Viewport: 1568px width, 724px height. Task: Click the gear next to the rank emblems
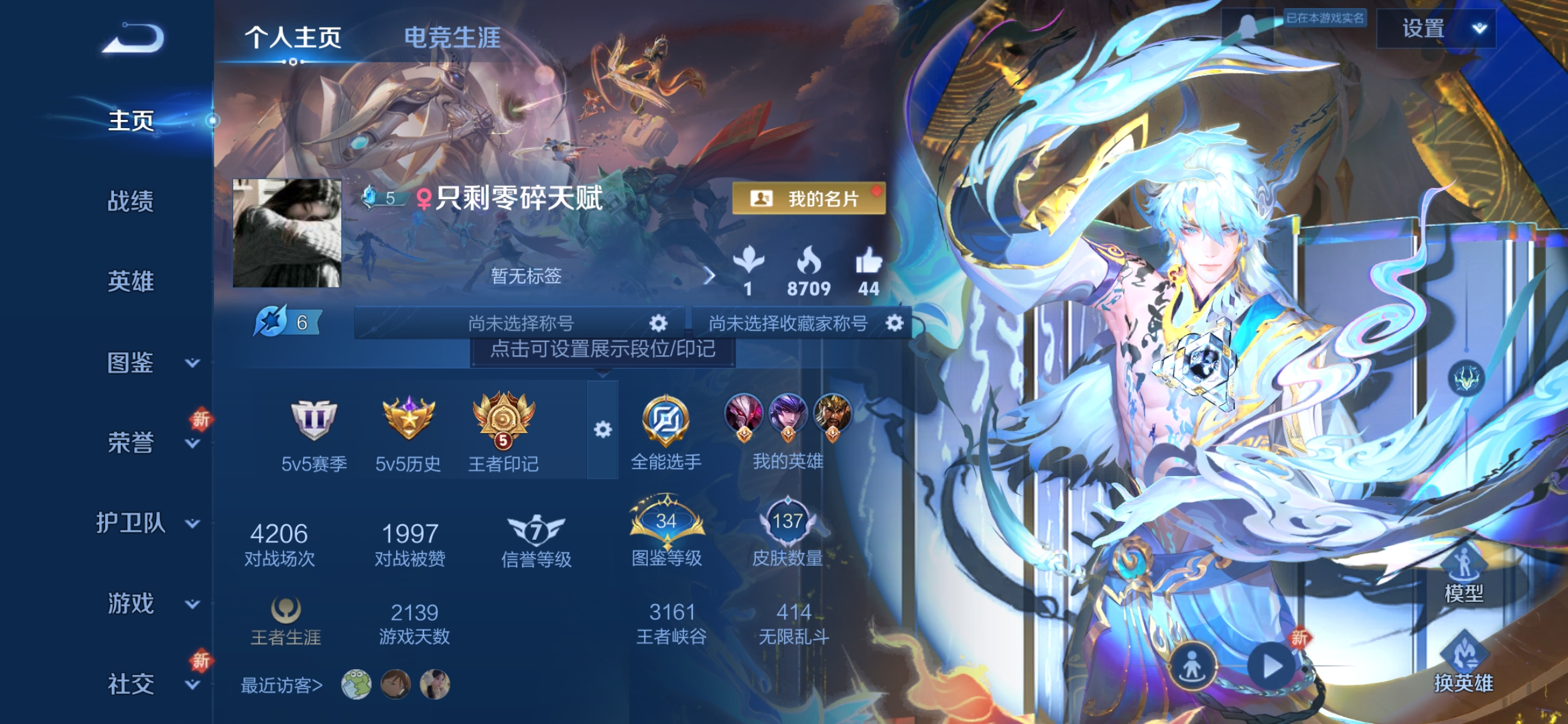pyautogui.click(x=602, y=427)
